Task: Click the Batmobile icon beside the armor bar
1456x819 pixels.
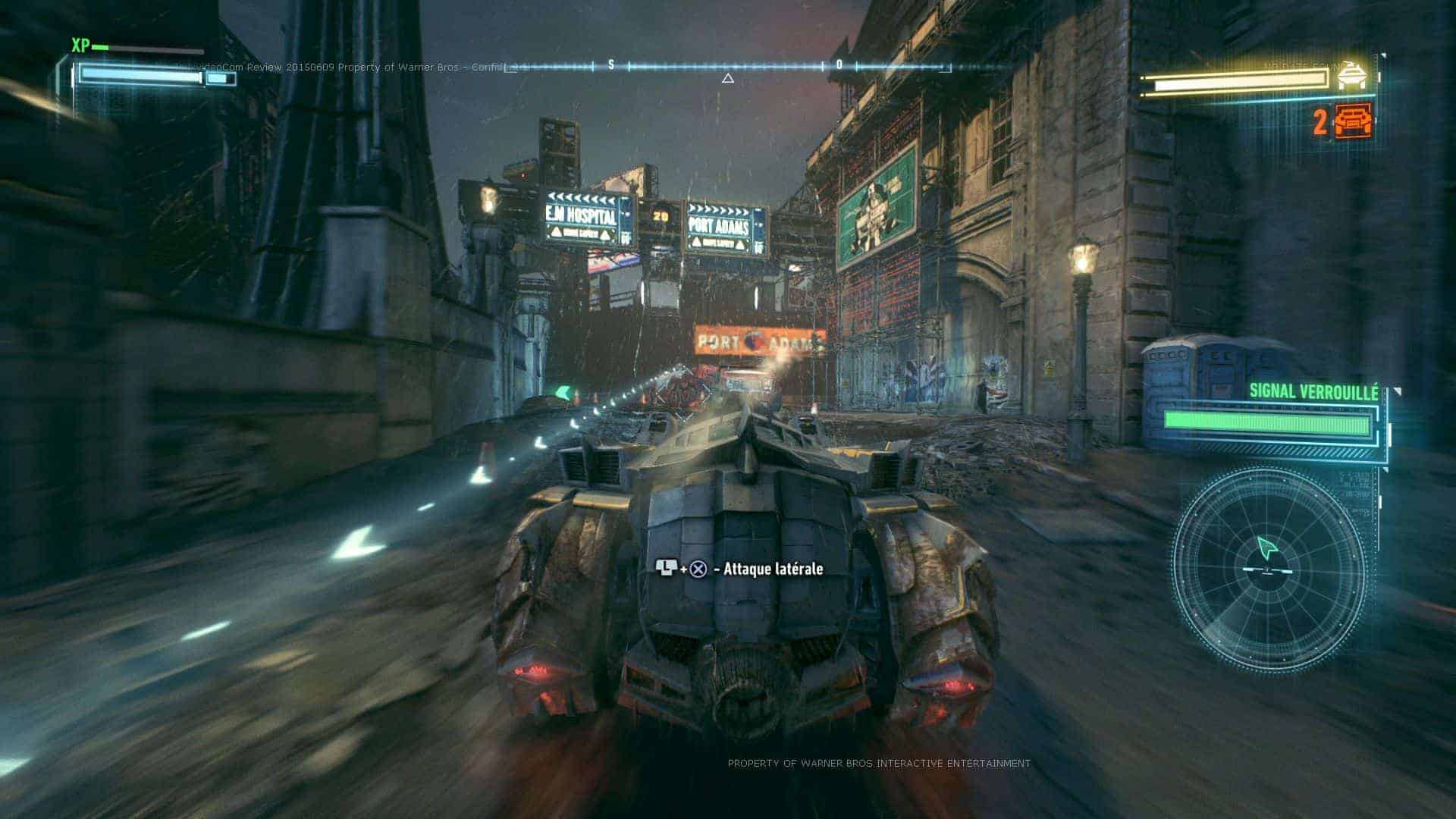Action: coord(1352,76)
